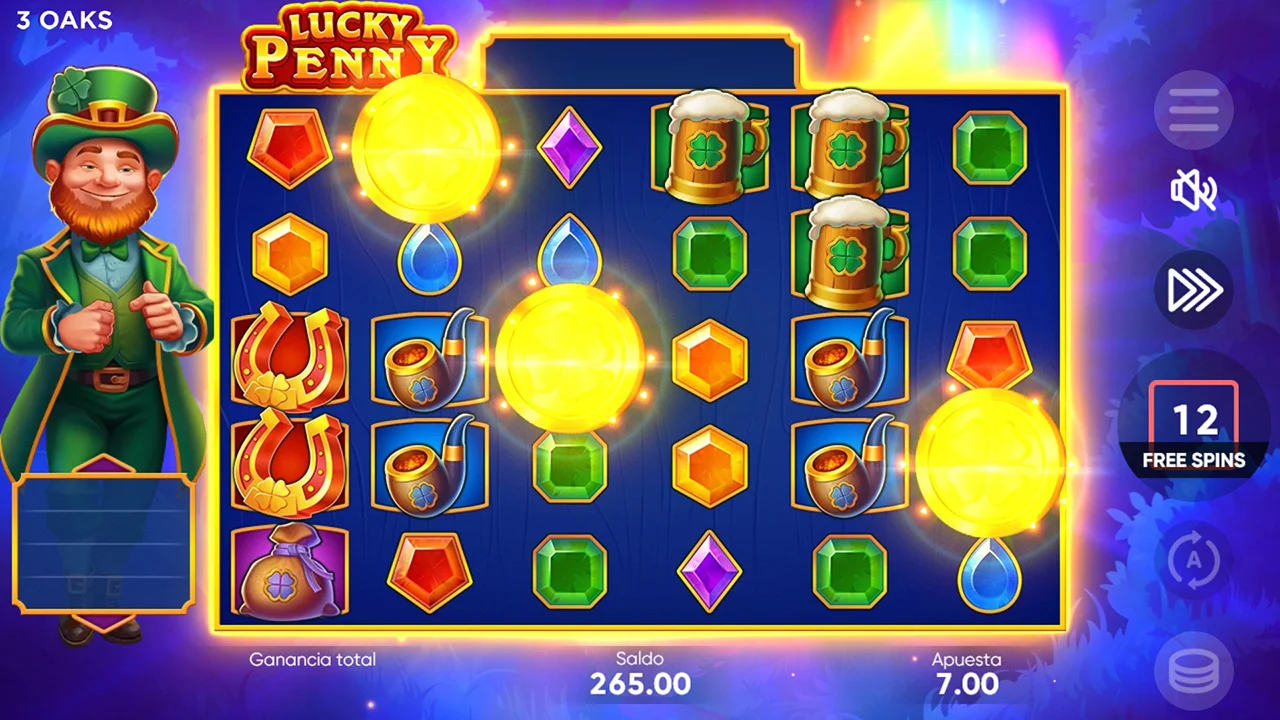This screenshot has height=720, width=1280.
Task: Toggle the muted sound icon
Action: coord(1194,190)
